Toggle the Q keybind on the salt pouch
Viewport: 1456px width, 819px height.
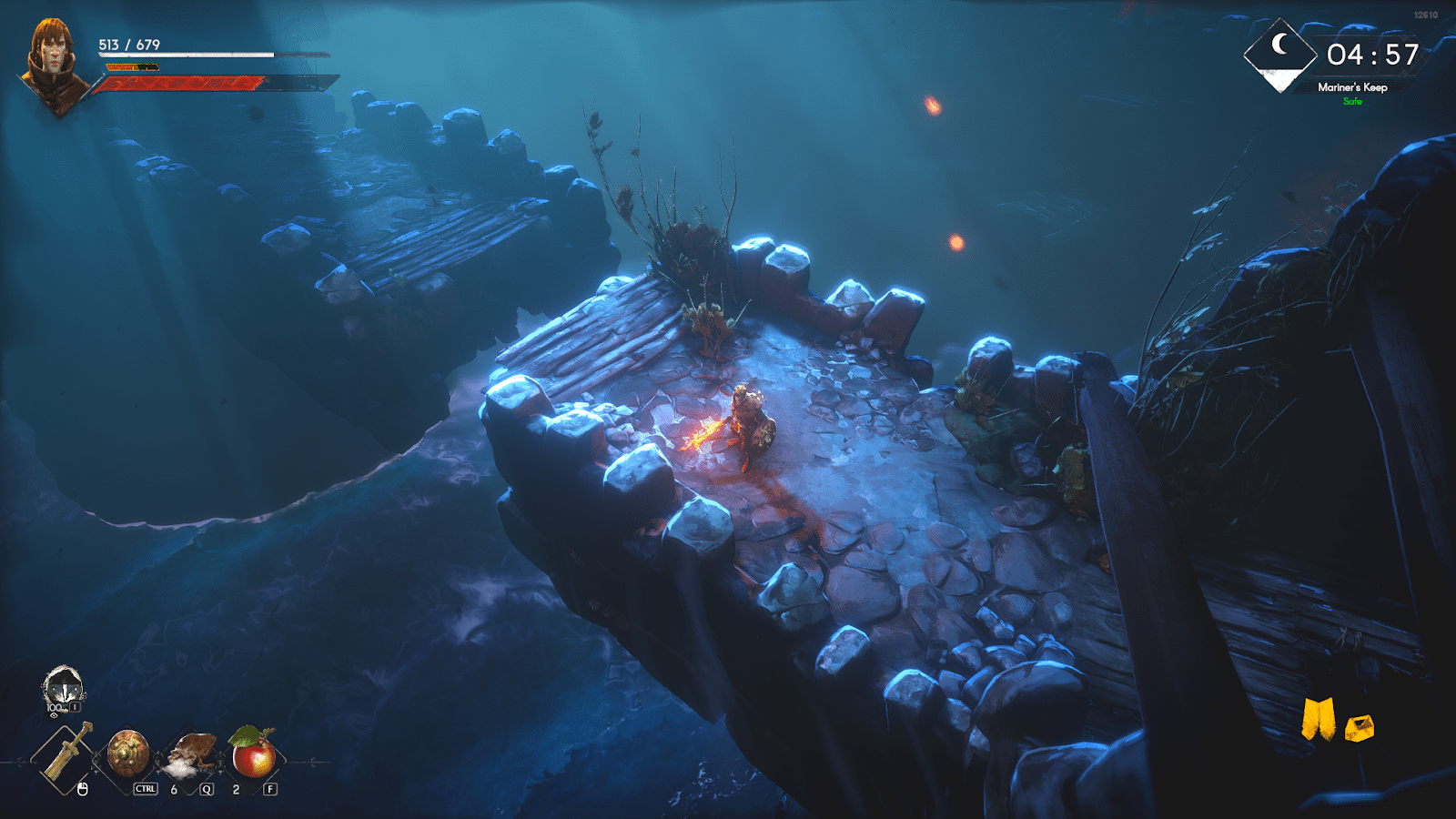pyautogui.click(x=206, y=788)
